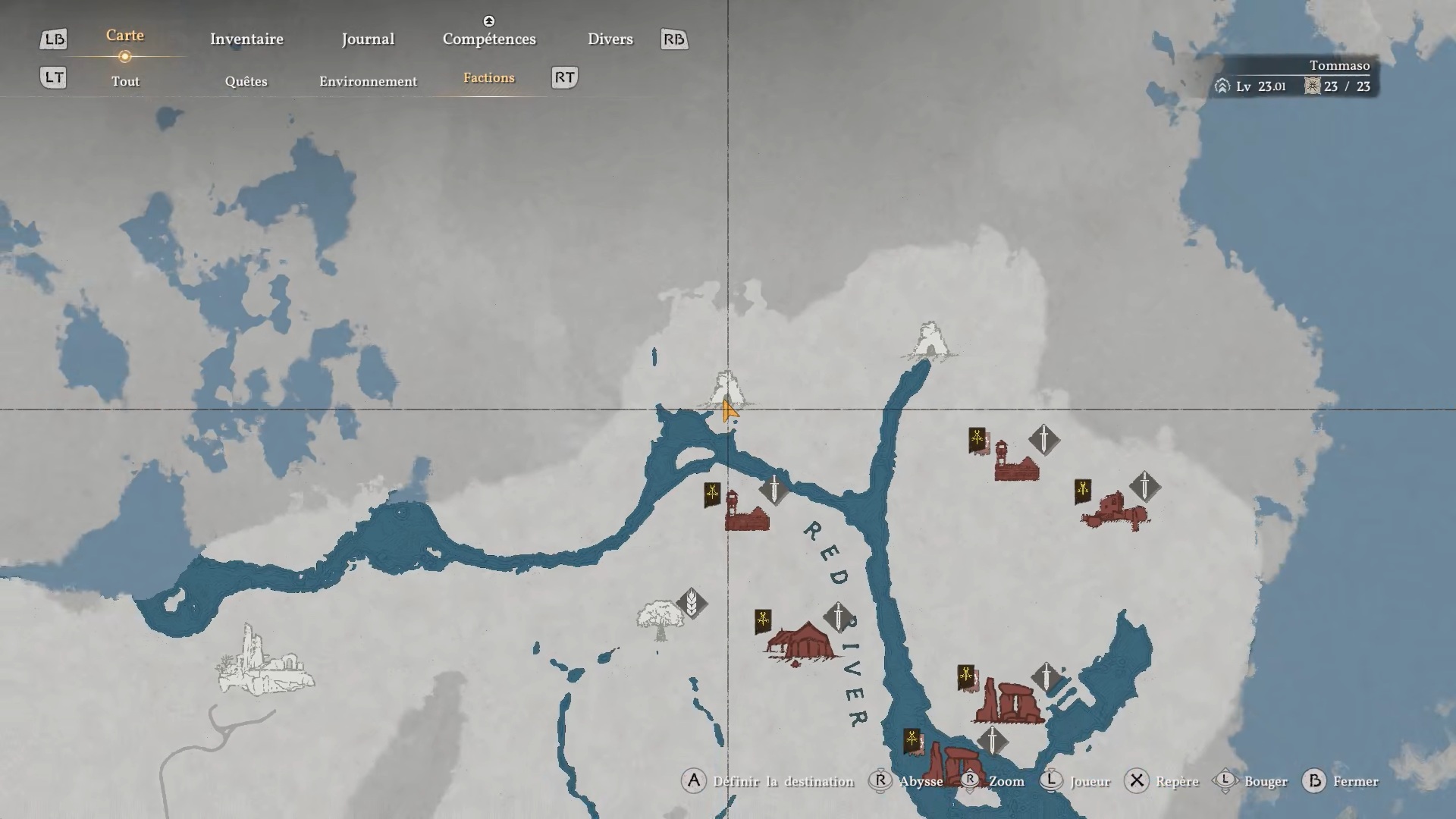1456x819 pixels.
Task: Filter the map by Quêtes
Action: pos(246,81)
